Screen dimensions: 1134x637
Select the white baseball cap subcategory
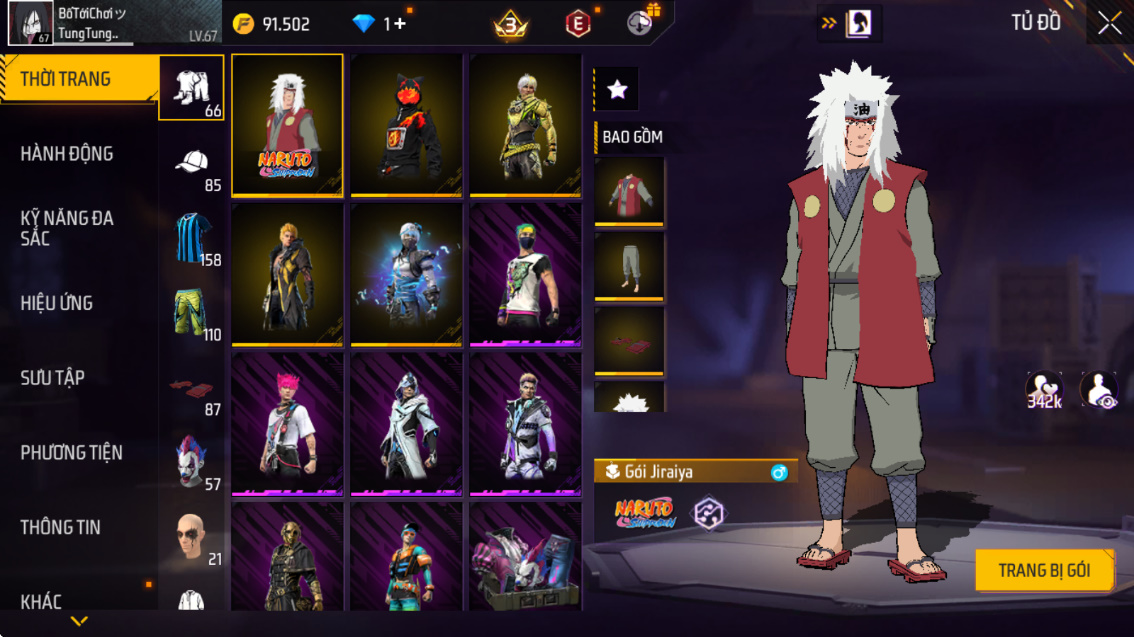pos(192,164)
